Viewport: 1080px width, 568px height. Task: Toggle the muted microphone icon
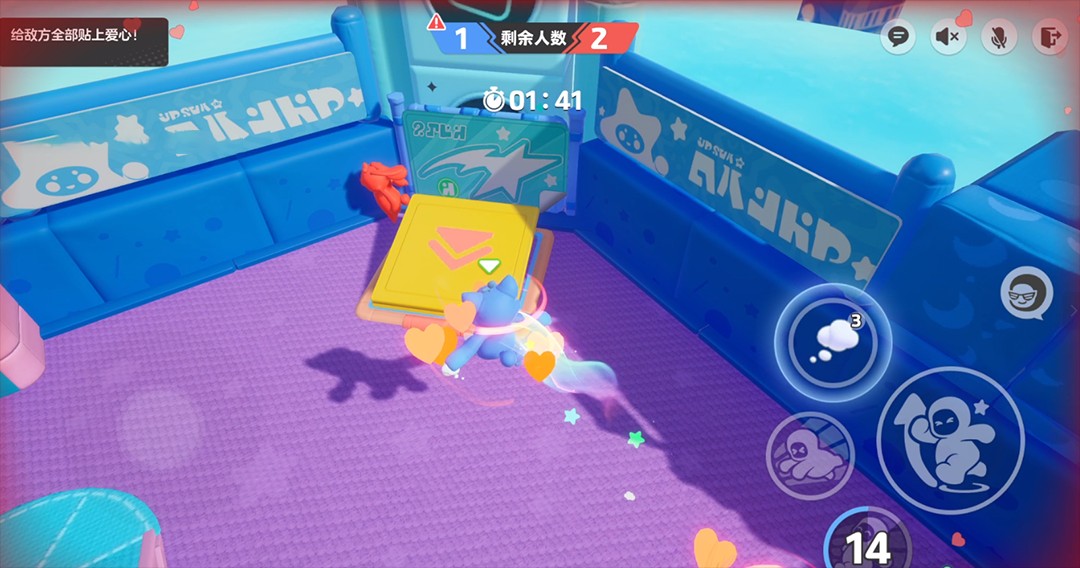point(997,38)
